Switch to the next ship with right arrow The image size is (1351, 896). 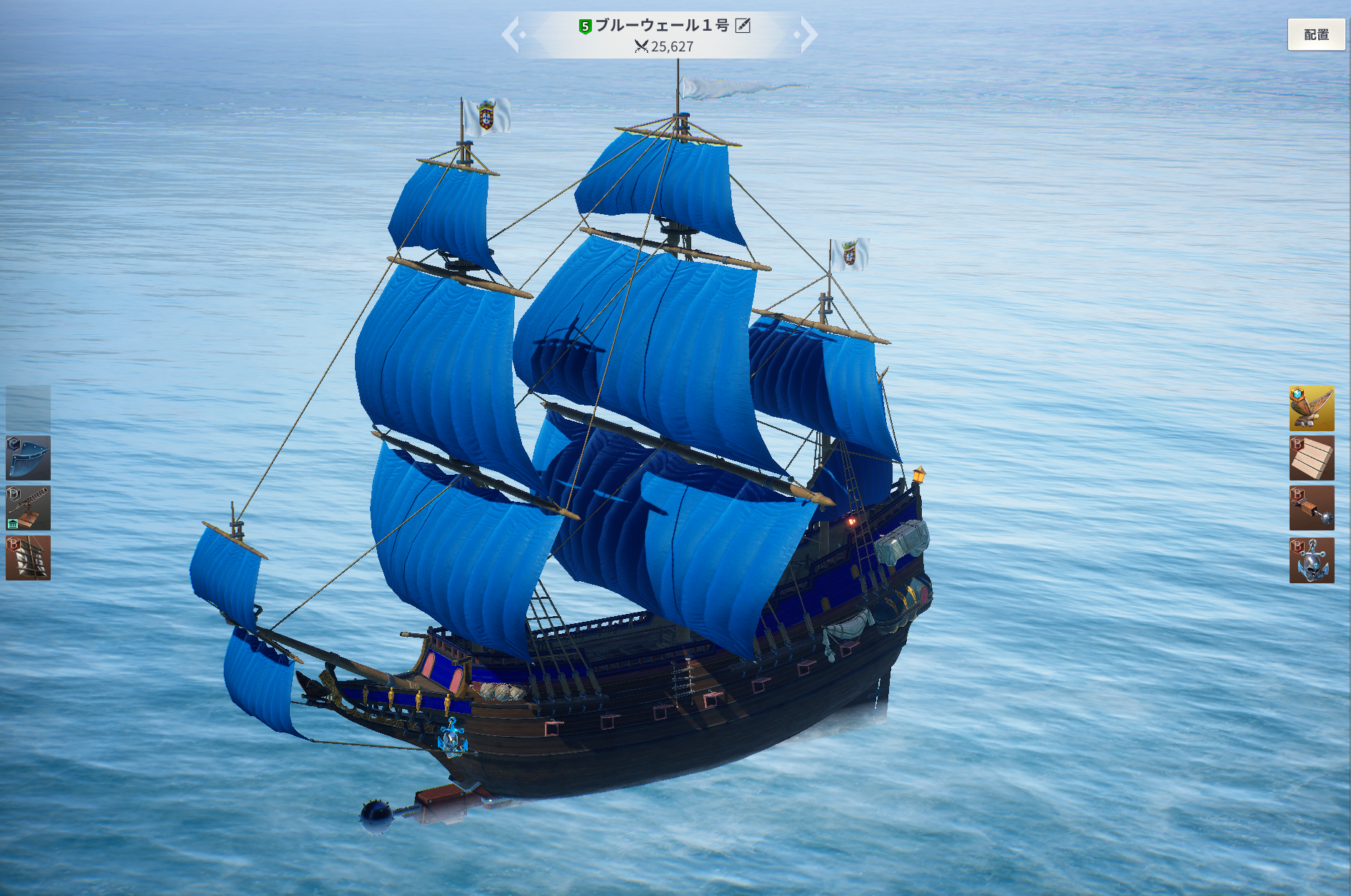808,34
